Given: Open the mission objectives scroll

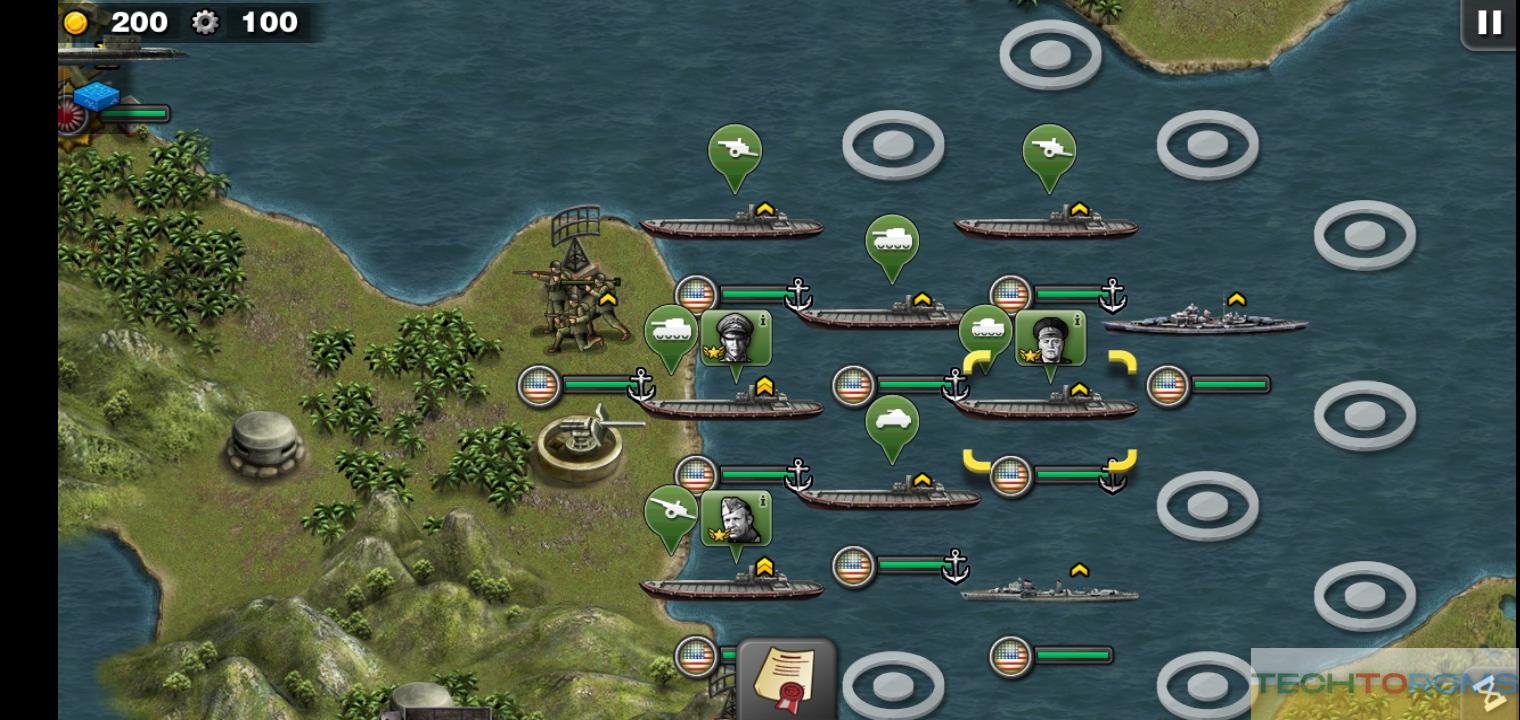Looking at the screenshot, I should 786,676.
